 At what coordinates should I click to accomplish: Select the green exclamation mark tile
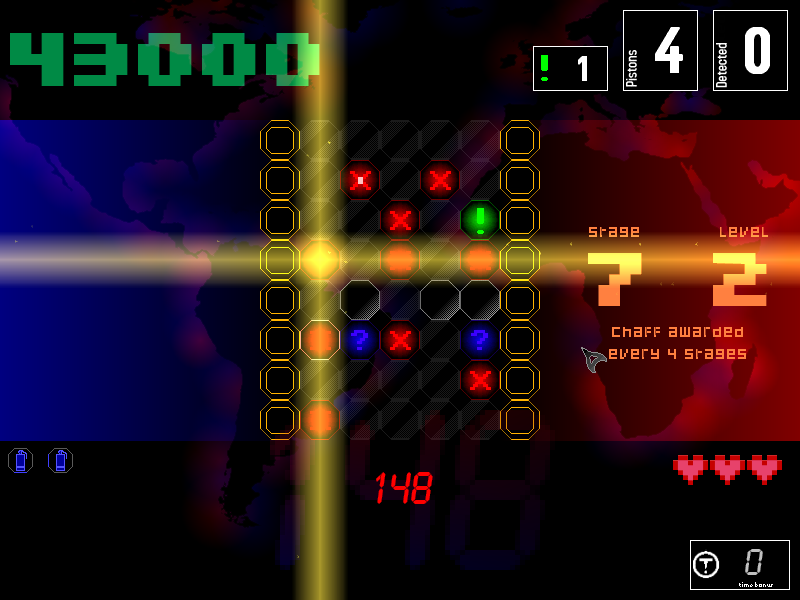pyautogui.click(x=480, y=219)
